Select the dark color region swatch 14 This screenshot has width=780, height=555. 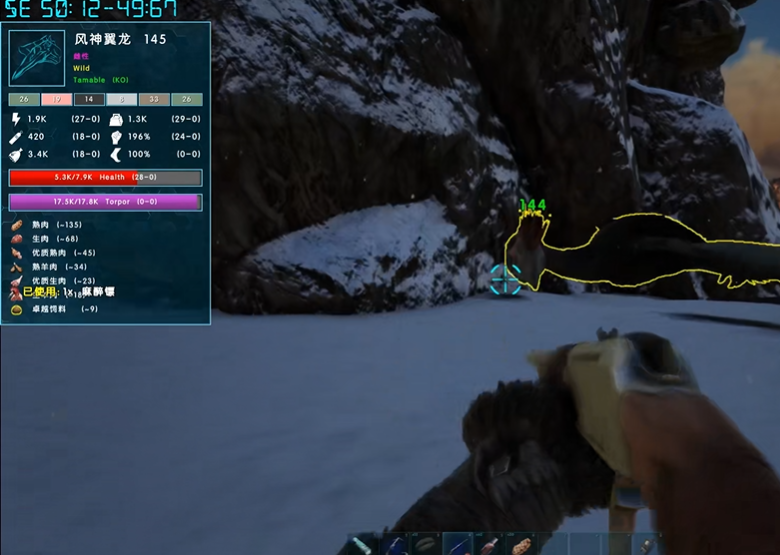89,100
